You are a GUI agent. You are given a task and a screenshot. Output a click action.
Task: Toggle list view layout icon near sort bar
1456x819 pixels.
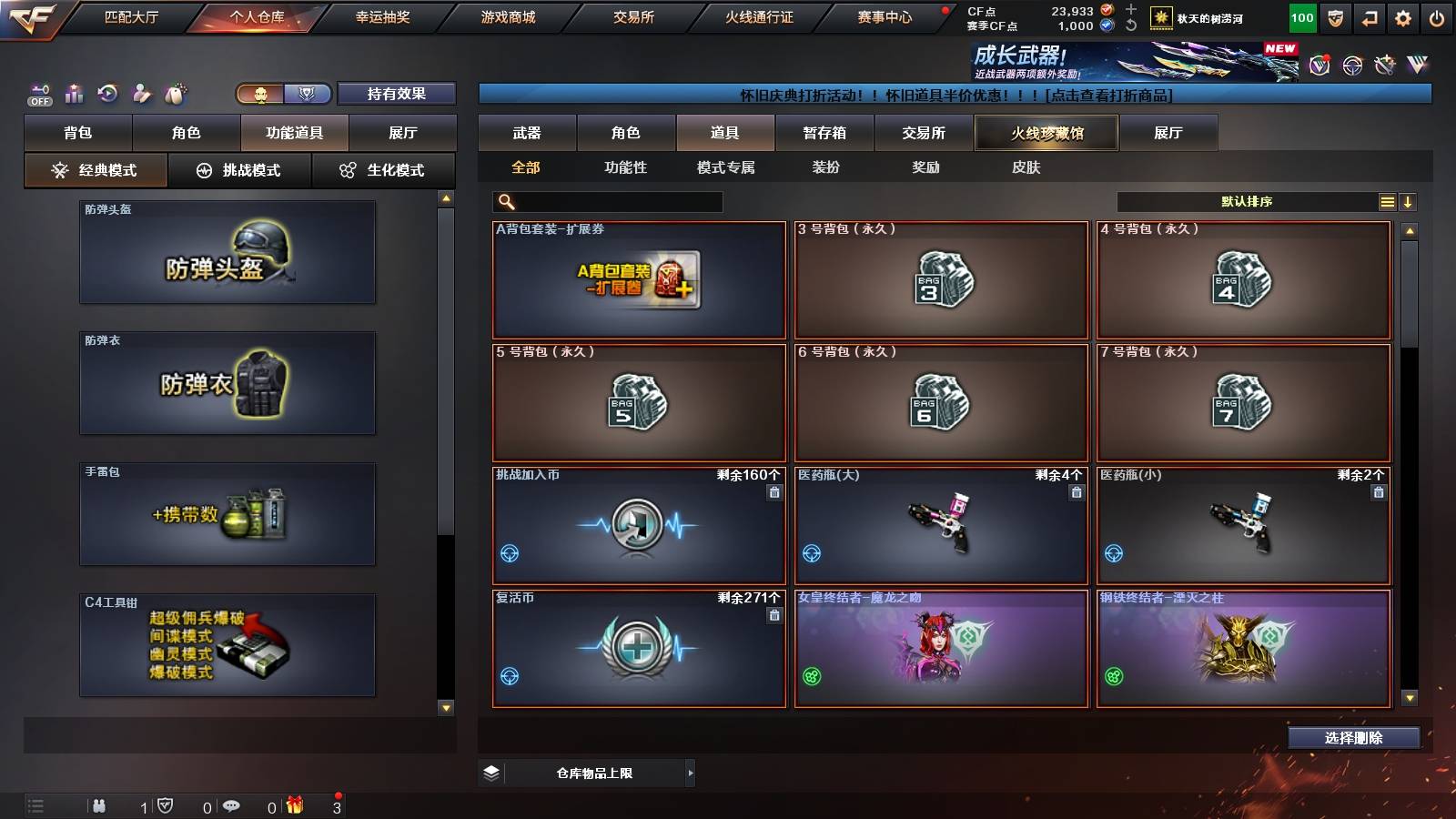coord(1387,201)
